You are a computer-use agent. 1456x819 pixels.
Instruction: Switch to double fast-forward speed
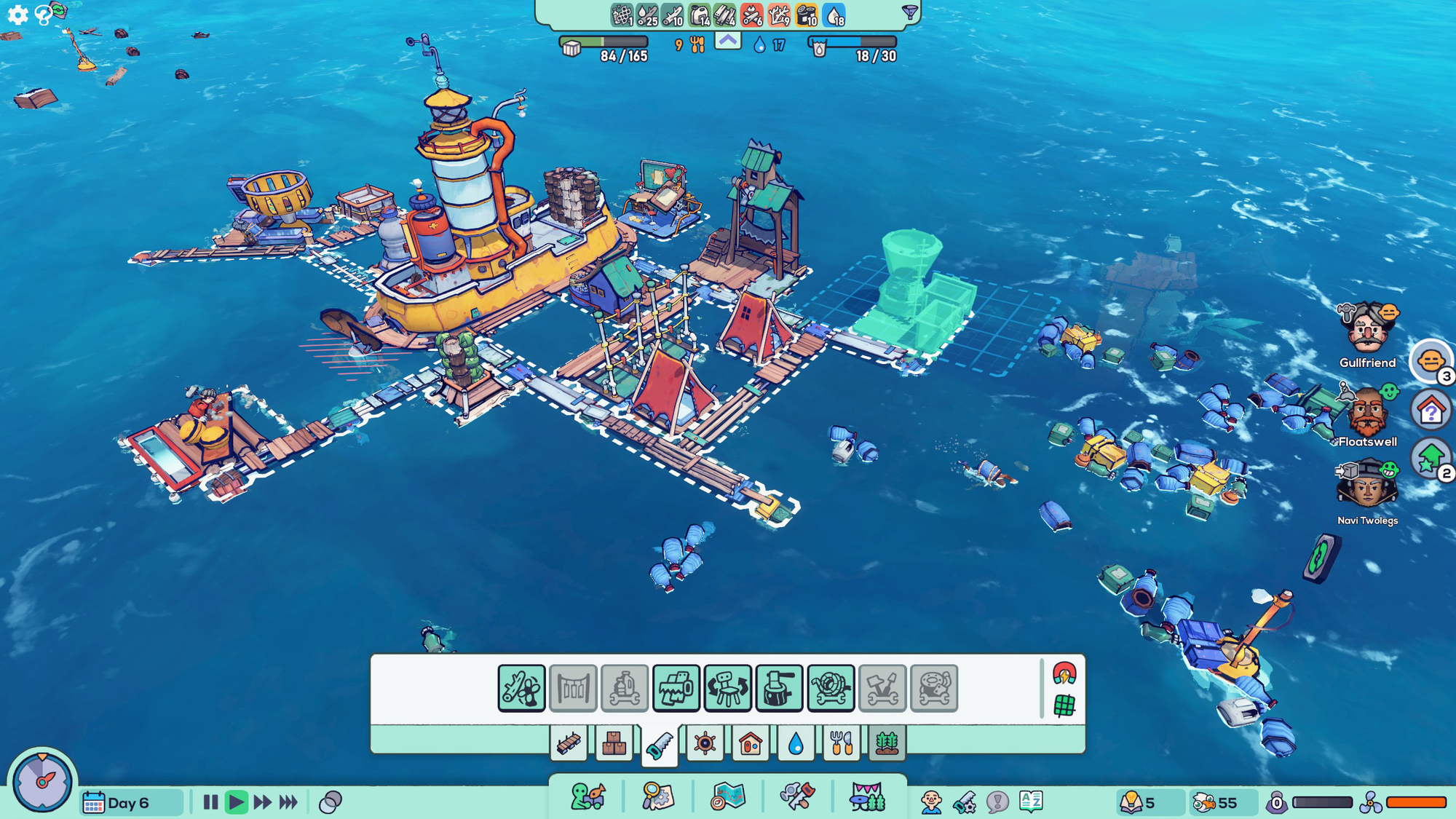pos(262,802)
